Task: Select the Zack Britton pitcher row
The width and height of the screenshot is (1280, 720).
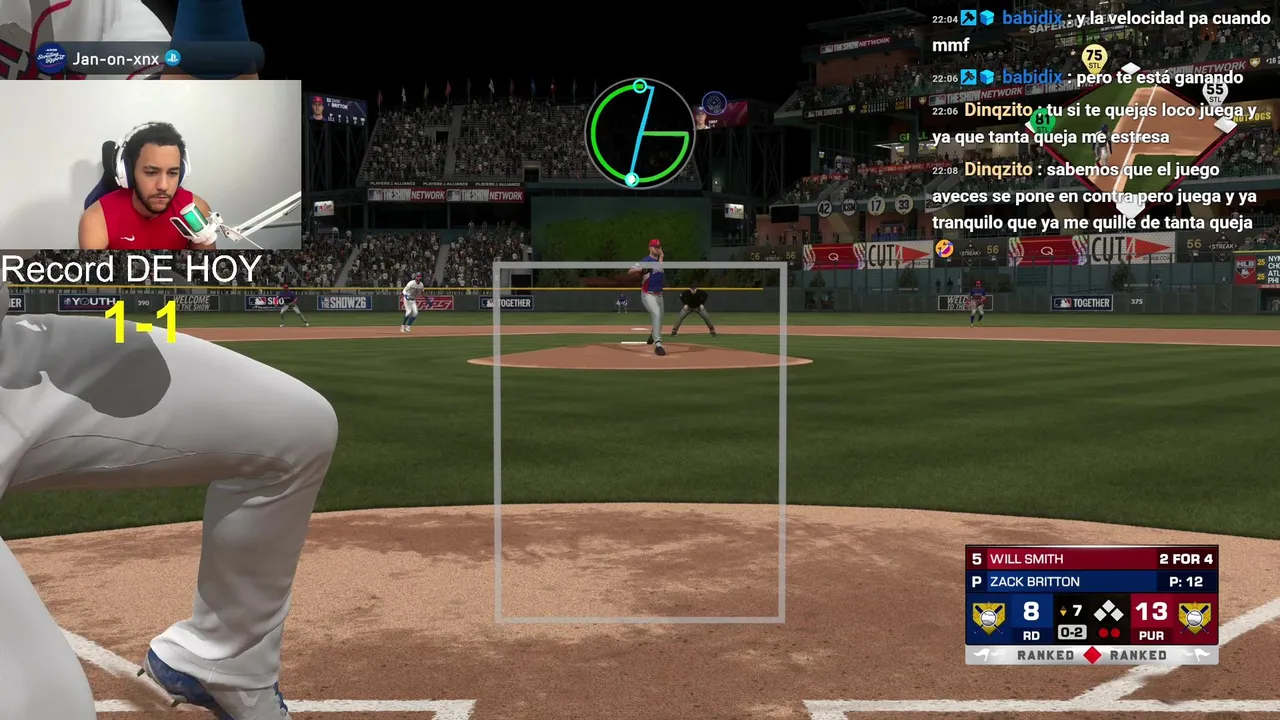Action: [x=1091, y=582]
